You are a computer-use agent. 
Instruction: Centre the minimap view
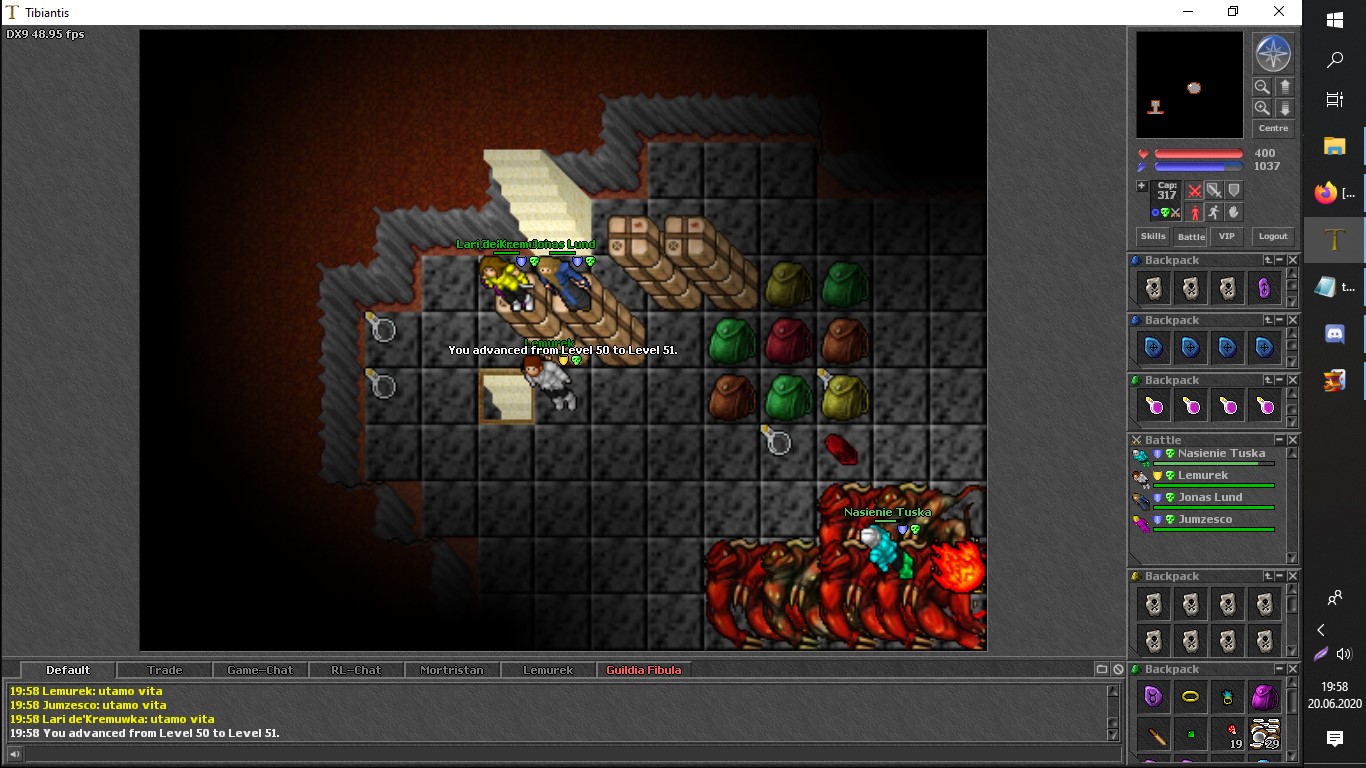coord(1273,129)
